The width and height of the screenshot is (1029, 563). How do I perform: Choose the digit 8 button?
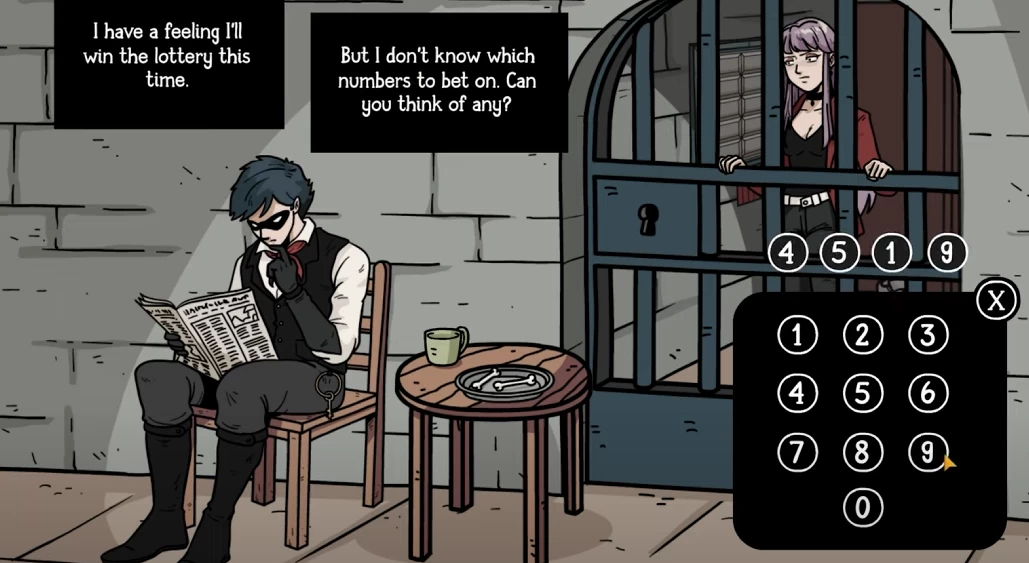coord(862,452)
